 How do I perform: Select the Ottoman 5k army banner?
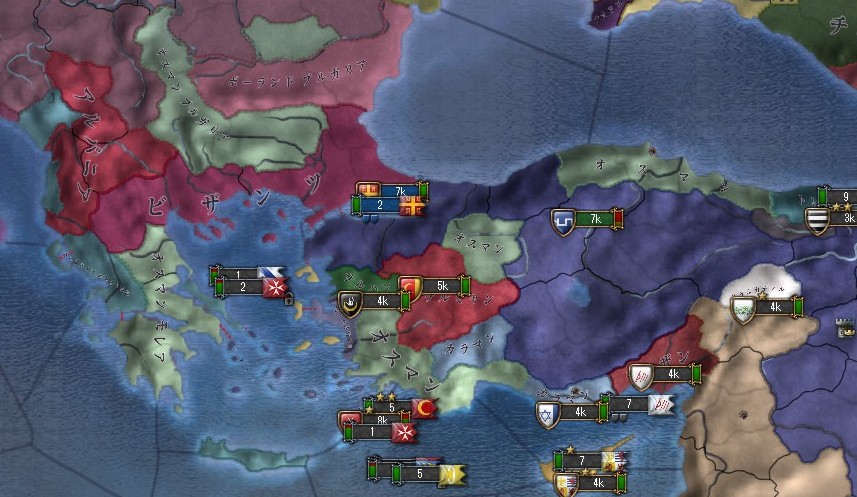click(x=438, y=286)
